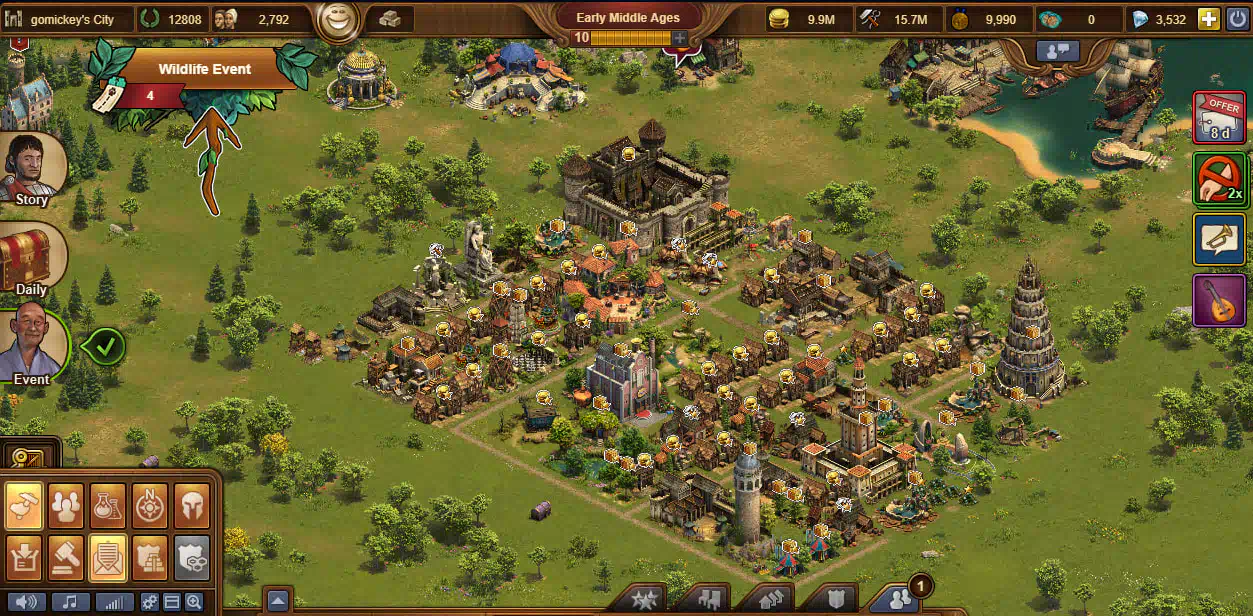Toggle sound effects speaker button
The height and width of the screenshot is (616, 1253).
click(28, 602)
